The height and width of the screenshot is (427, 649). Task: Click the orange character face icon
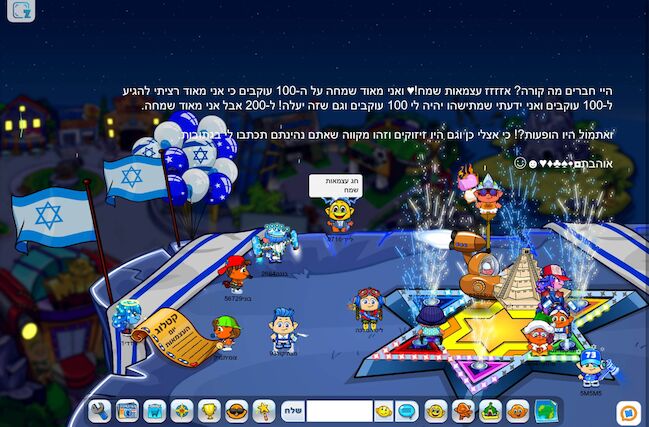click(x=517, y=410)
